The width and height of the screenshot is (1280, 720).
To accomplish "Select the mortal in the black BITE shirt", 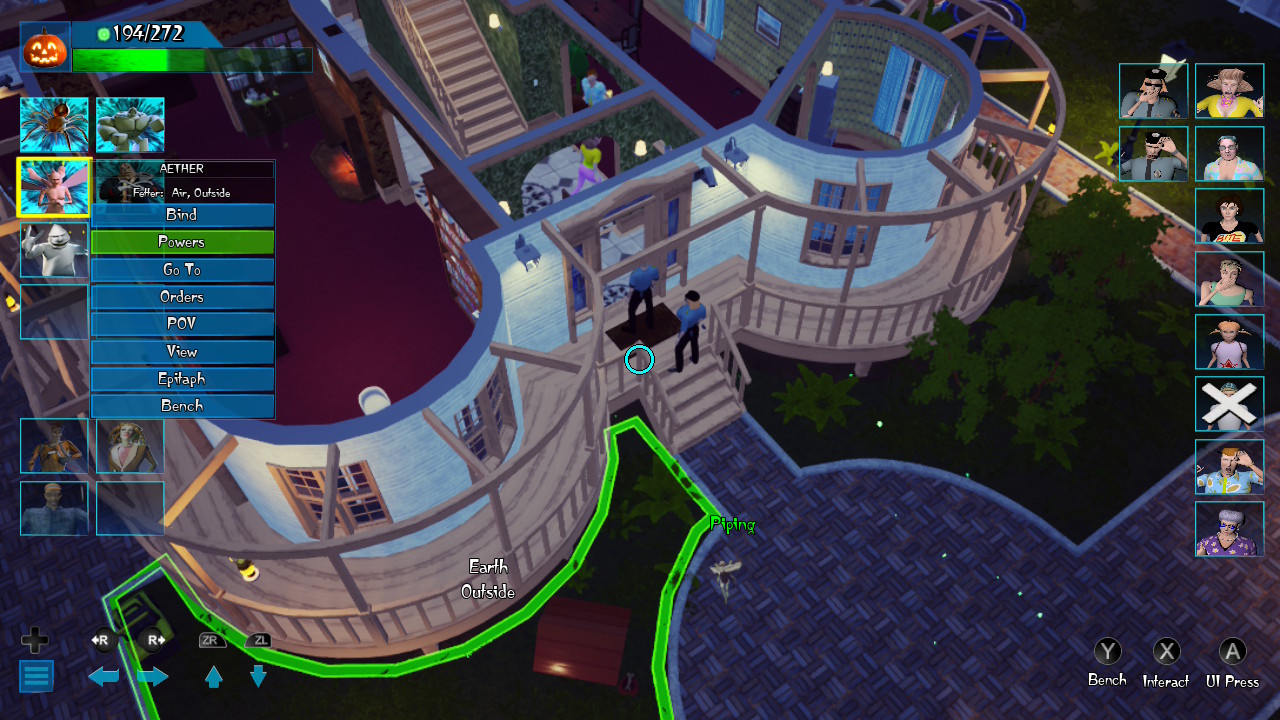I will point(1229,216).
